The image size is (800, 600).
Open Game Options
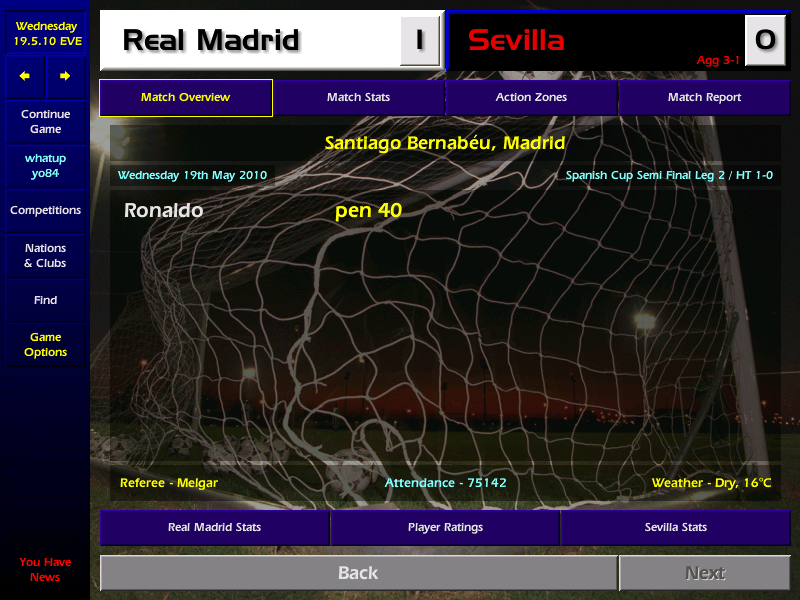[45, 345]
